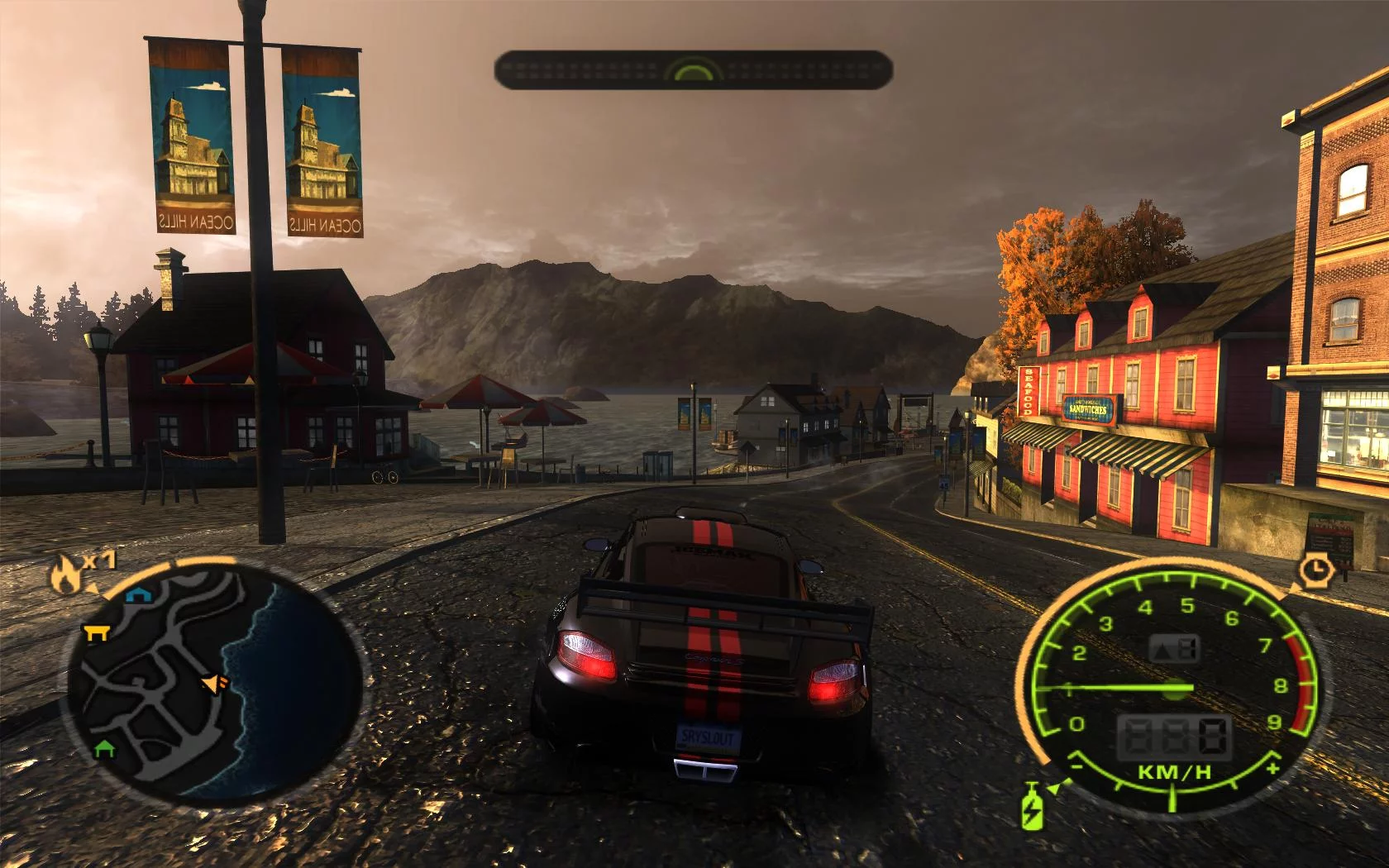The image size is (1389, 868).
Task: Click the yellow shop marker on minimap
Action: [x=98, y=632]
